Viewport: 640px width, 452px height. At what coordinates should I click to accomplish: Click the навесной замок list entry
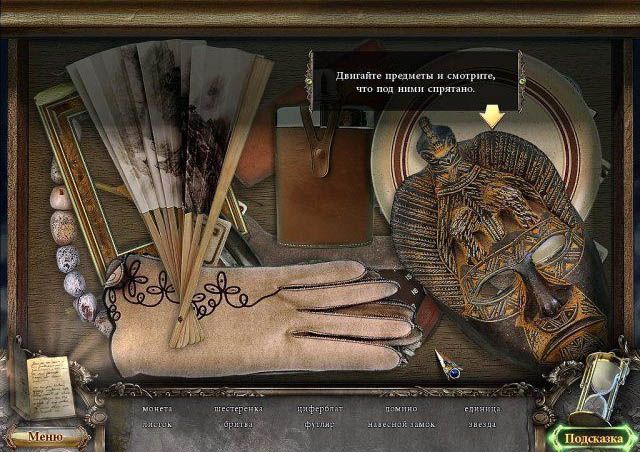[400, 424]
